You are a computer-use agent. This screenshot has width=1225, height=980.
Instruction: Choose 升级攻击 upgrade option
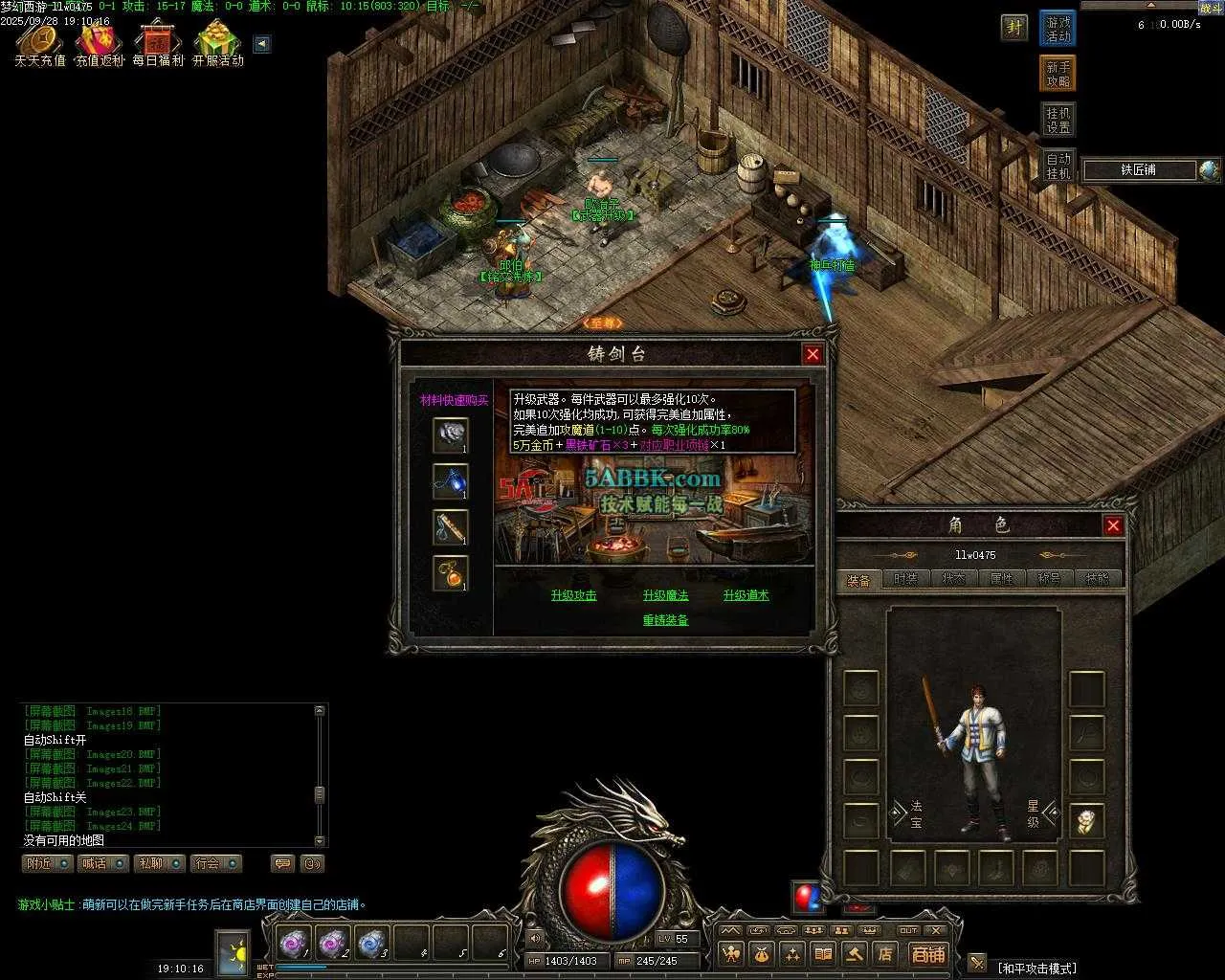click(573, 595)
